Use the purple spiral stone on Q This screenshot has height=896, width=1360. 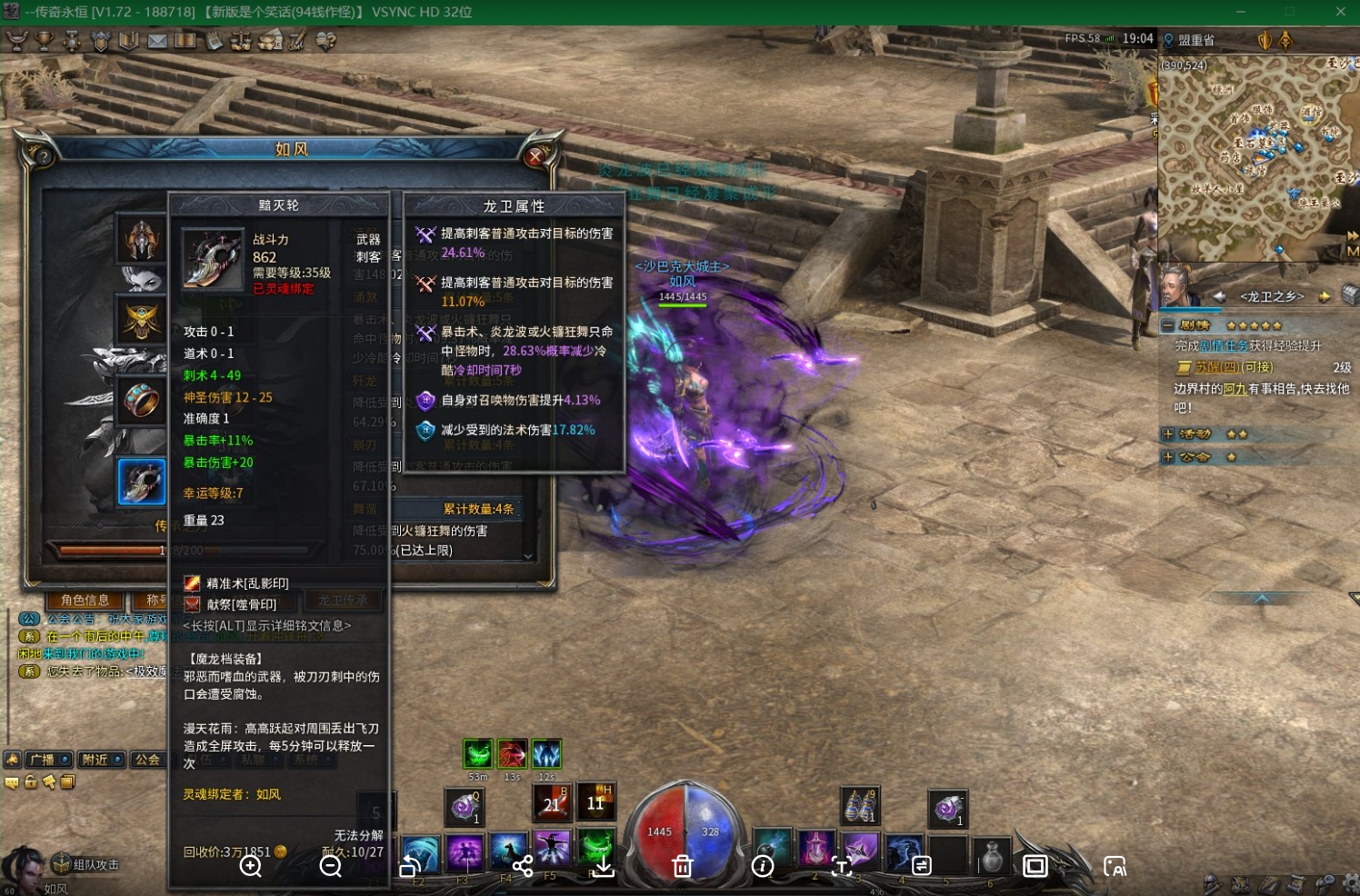coord(464,806)
